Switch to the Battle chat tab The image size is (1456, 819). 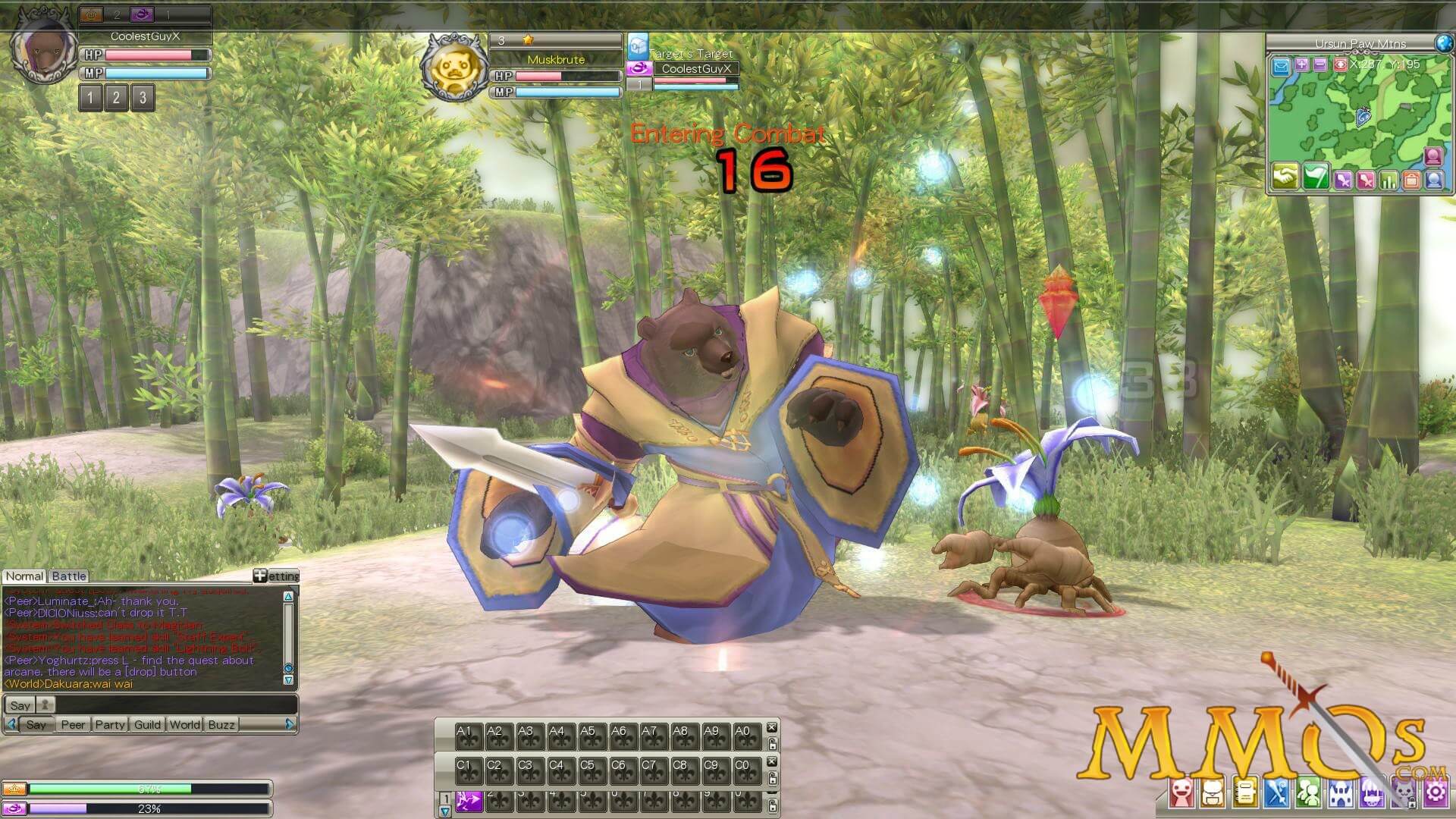tap(68, 576)
